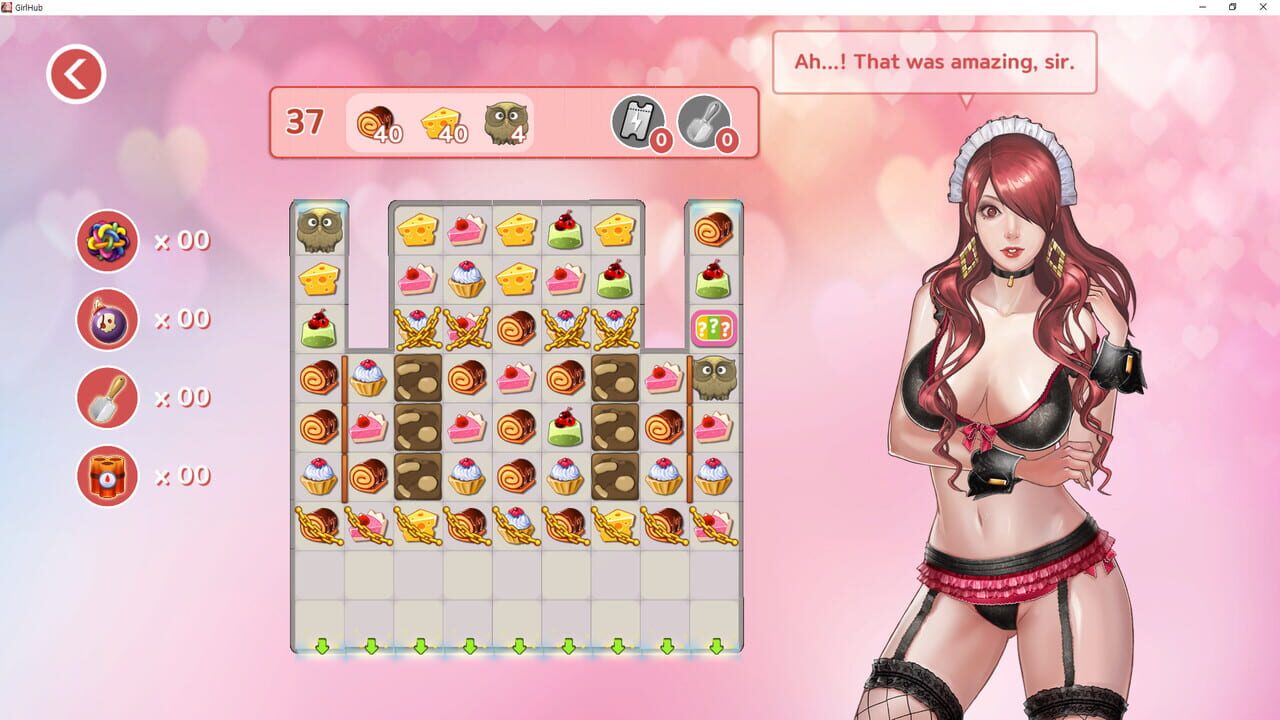Image resolution: width=1280 pixels, height=720 pixels.
Task: Select the rainbow knot booster
Action: point(107,240)
